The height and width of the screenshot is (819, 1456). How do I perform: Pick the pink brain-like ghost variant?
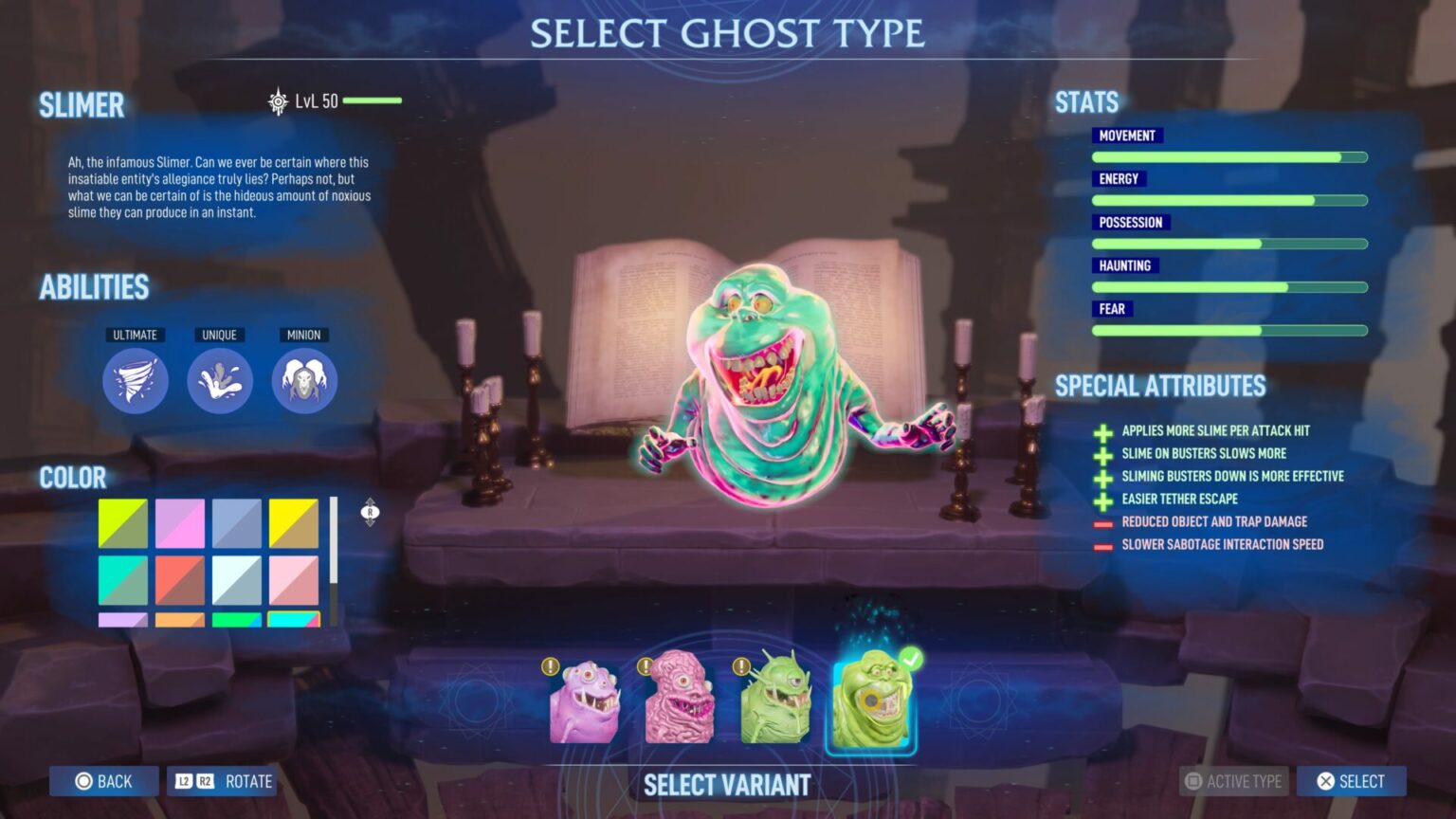pyautogui.click(x=678, y=701)
